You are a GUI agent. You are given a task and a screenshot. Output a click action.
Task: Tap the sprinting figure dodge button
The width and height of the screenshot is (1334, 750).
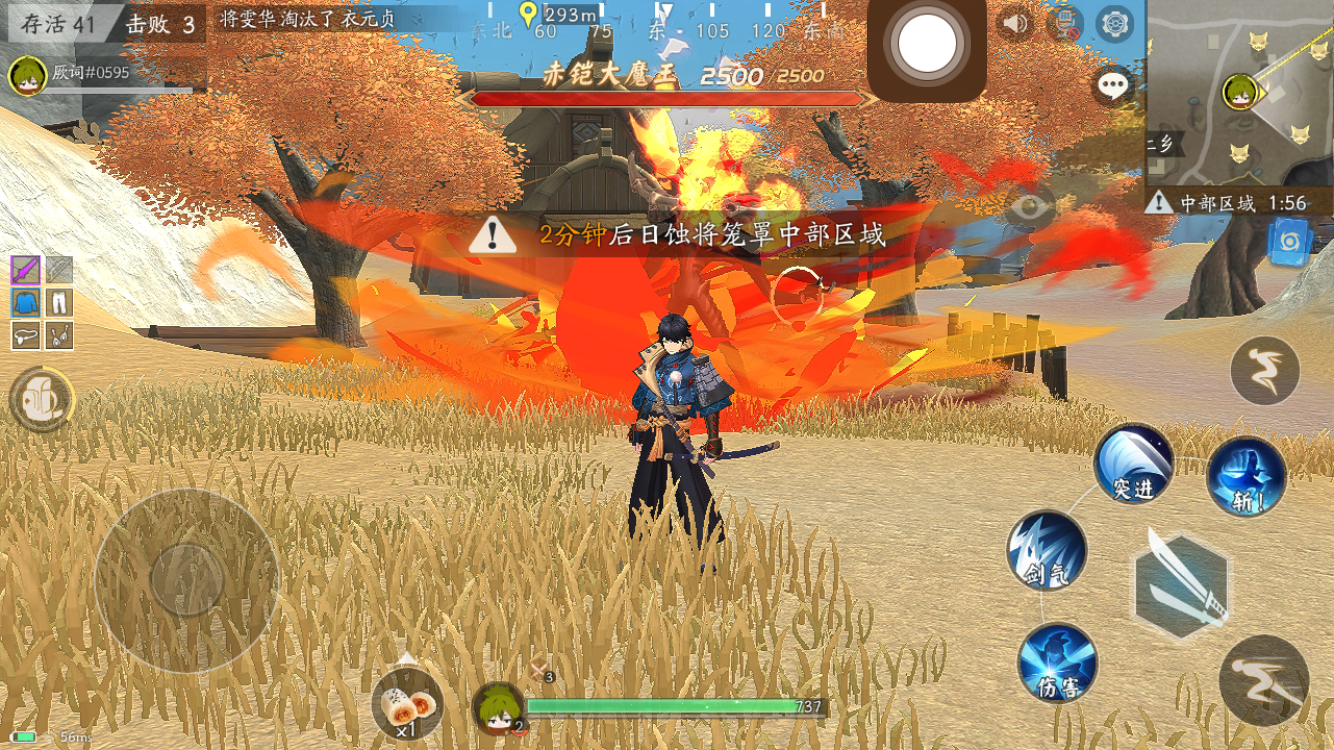click(1264, 680)
